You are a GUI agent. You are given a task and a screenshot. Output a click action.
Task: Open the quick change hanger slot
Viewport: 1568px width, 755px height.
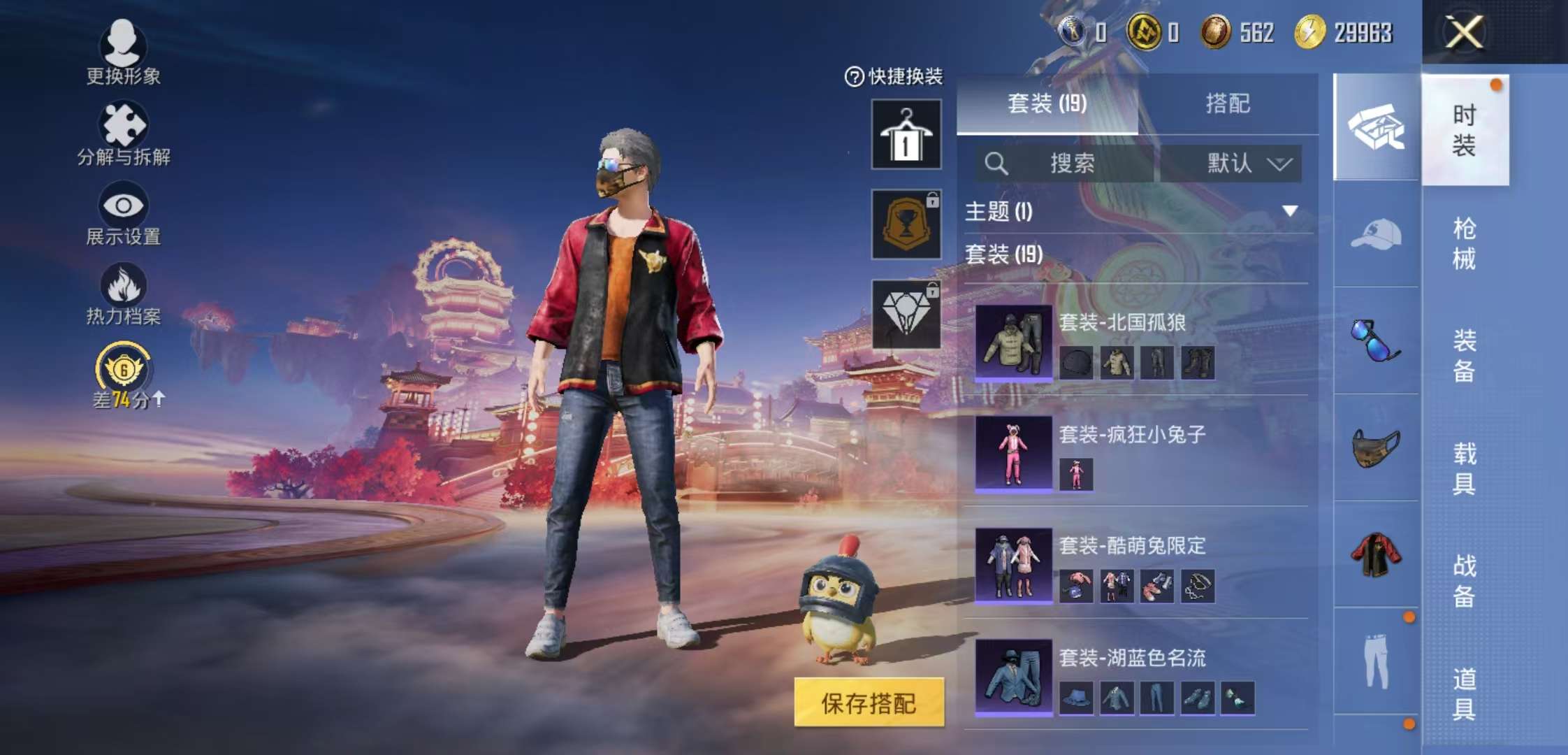[906, 133]
